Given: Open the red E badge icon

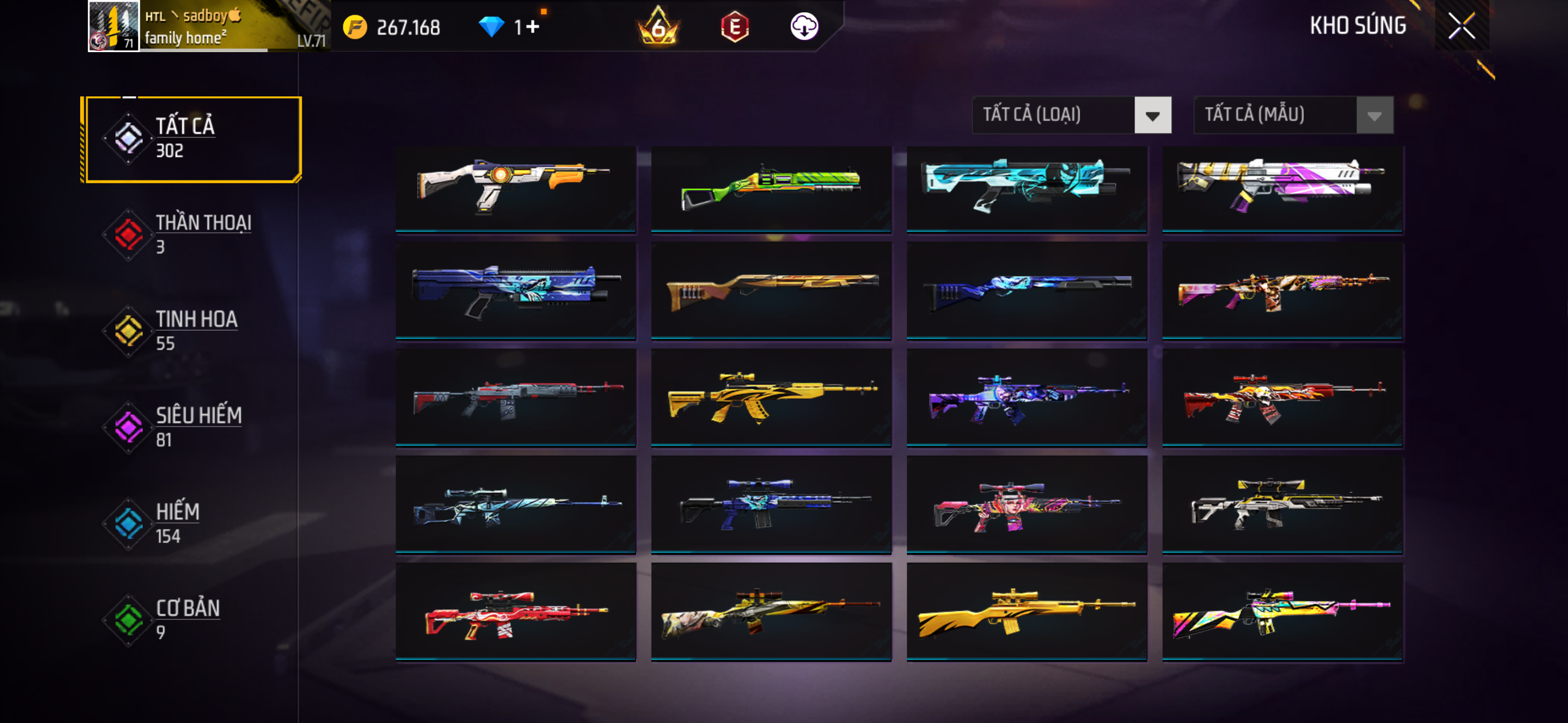Looking at the screenshot, I should coord(734,27).
